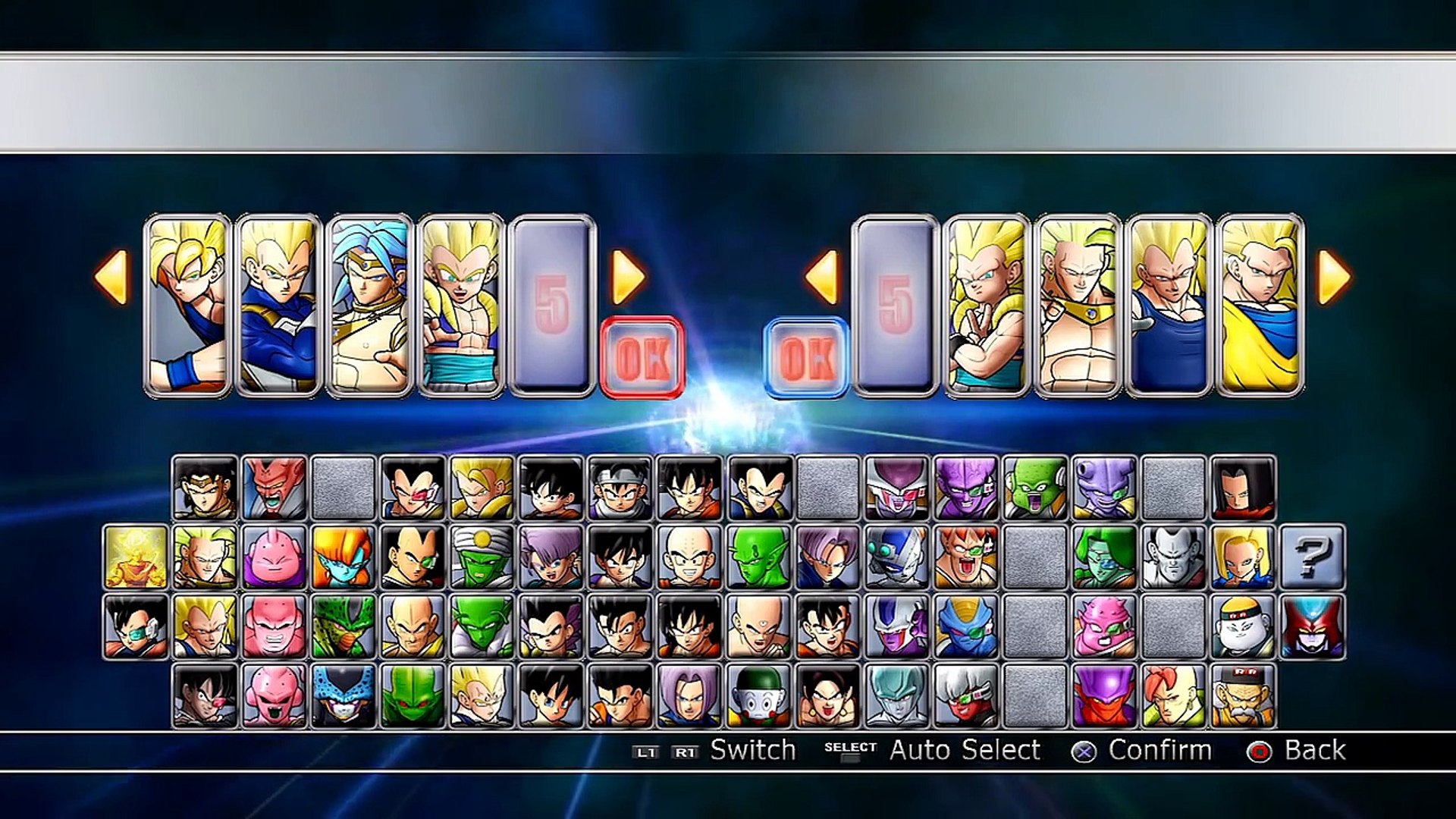The width and height of the screenshot is (1456, 819).
Task: Pick Zarbon's green-haired portrait
Action: pos(1104,557)
